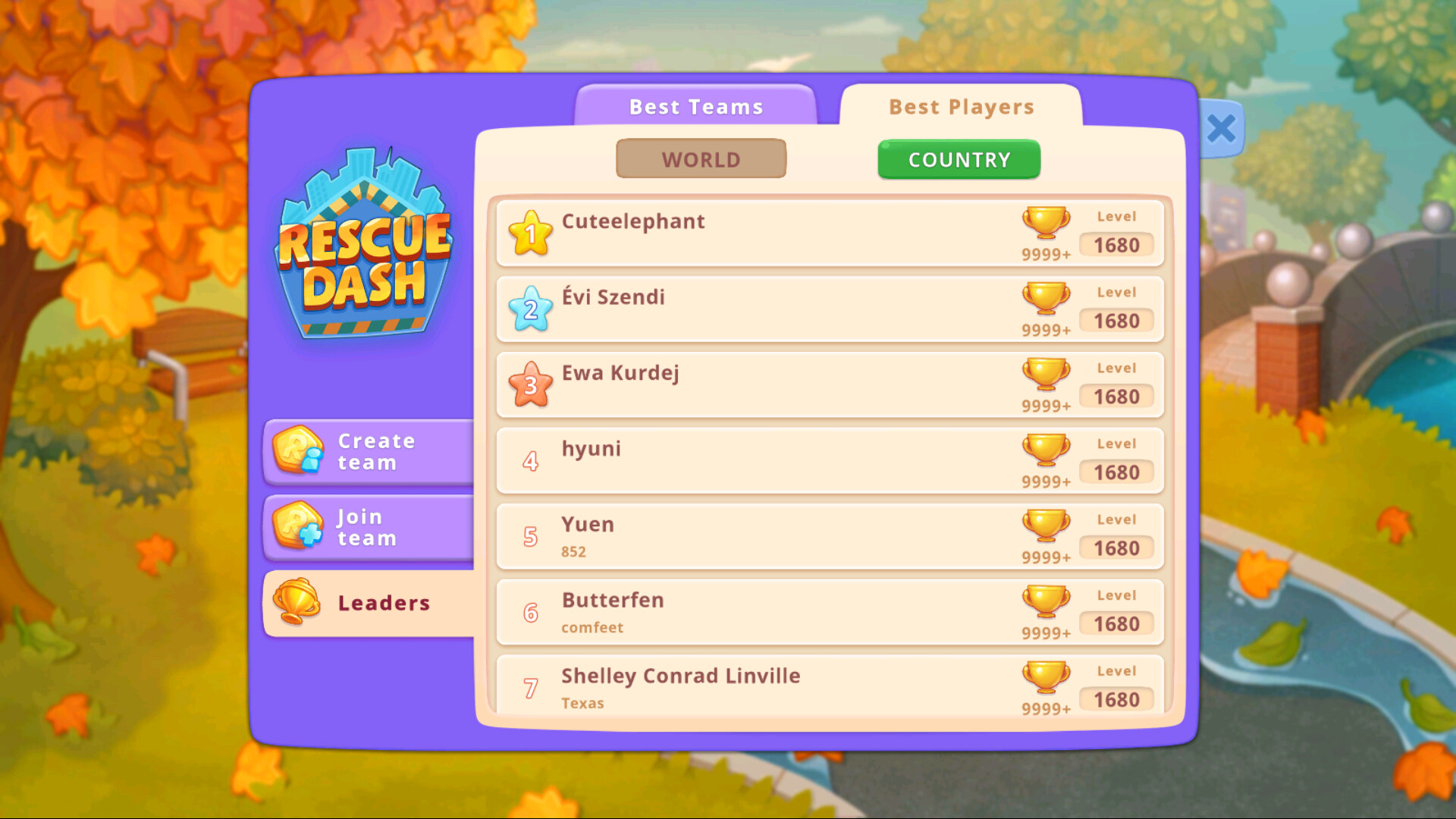Click Cuteelephant's gold trophy icon
This screenshot has width=1456, height=819.
tap(1046, 222)
